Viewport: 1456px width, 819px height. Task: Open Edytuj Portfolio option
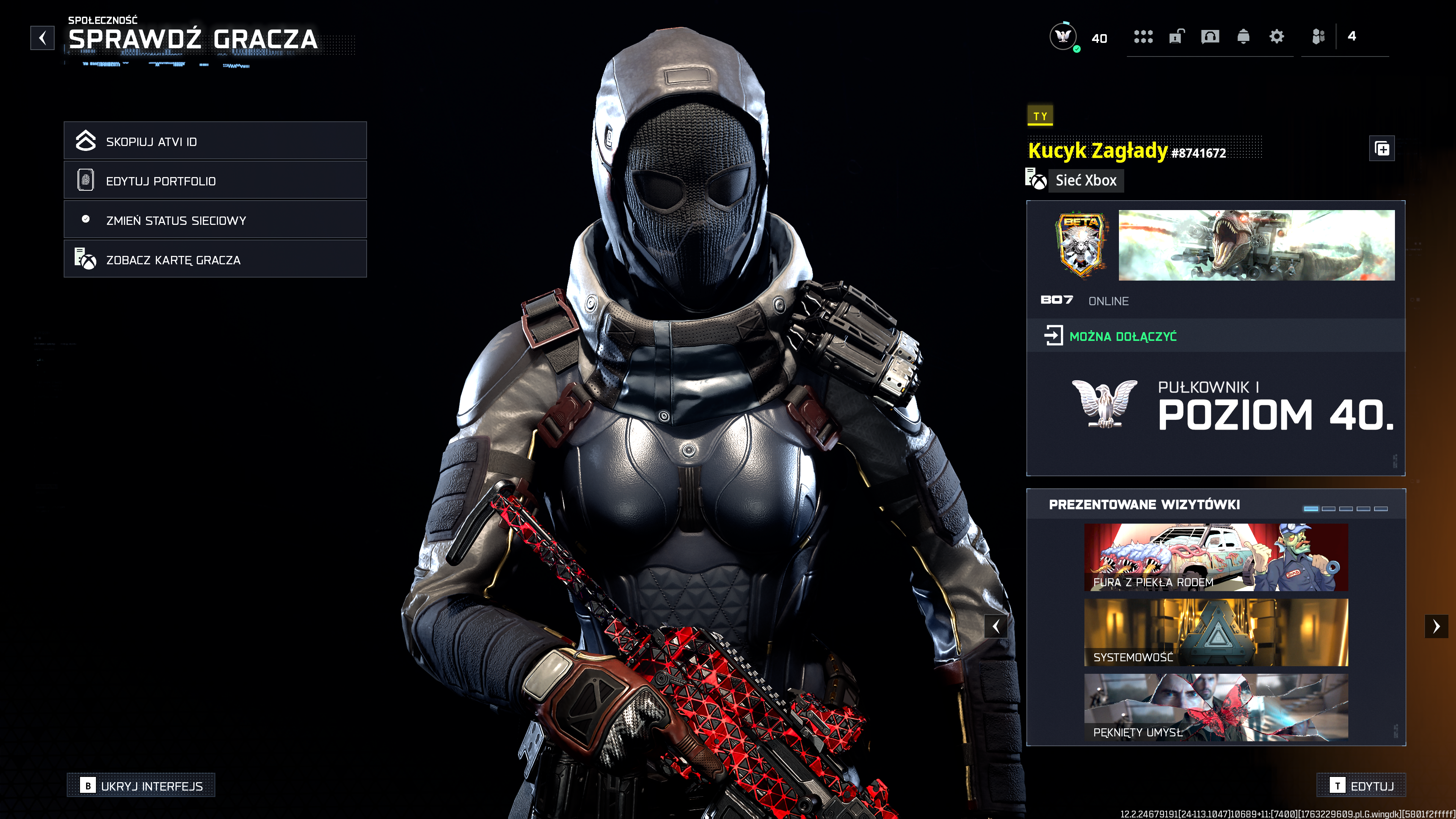[x=215, y=180]
